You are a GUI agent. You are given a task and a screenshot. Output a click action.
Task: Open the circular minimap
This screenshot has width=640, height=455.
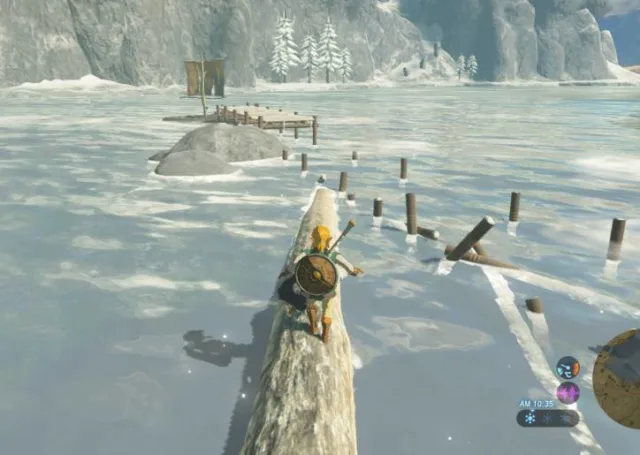coord(618,379)
